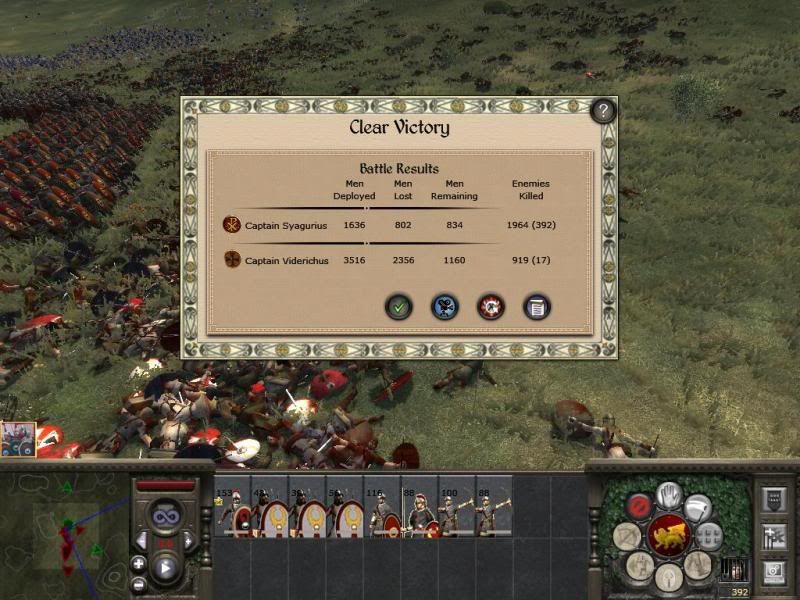
Task: Activate the halt order hand icon
Action: (669, 495)
